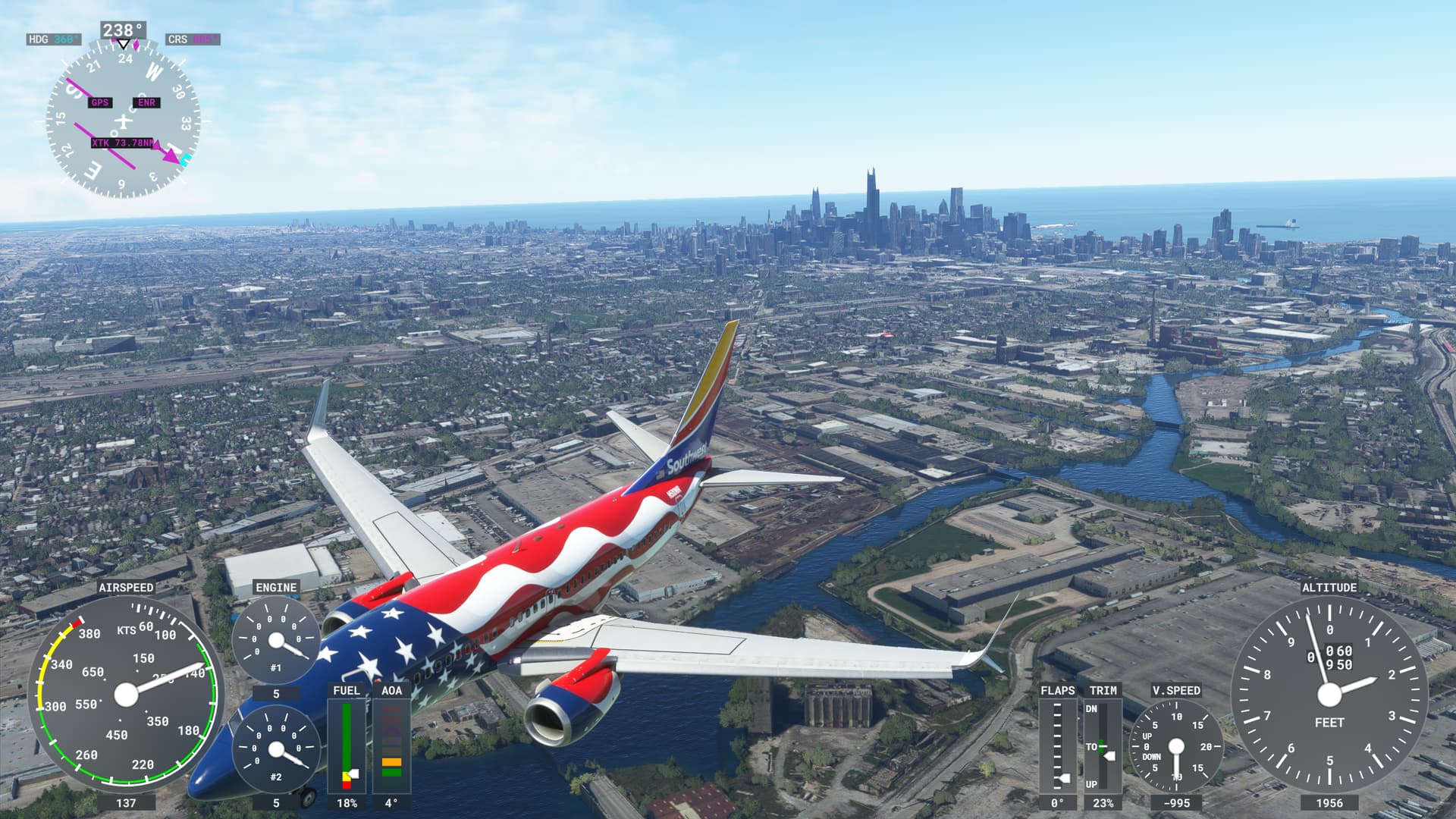Select the GPS source indicator on the compass
The image size is (1456, 819).
coord(99,101)
